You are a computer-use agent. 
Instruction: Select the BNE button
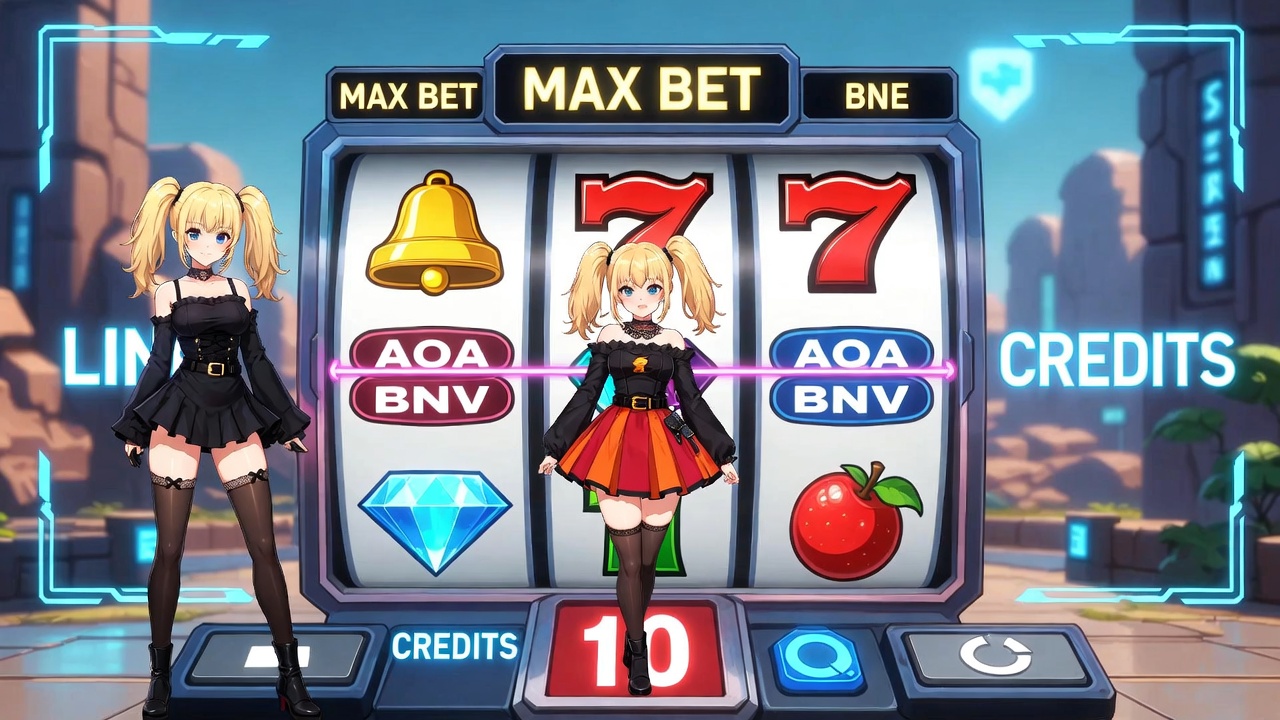click(877, 96)
